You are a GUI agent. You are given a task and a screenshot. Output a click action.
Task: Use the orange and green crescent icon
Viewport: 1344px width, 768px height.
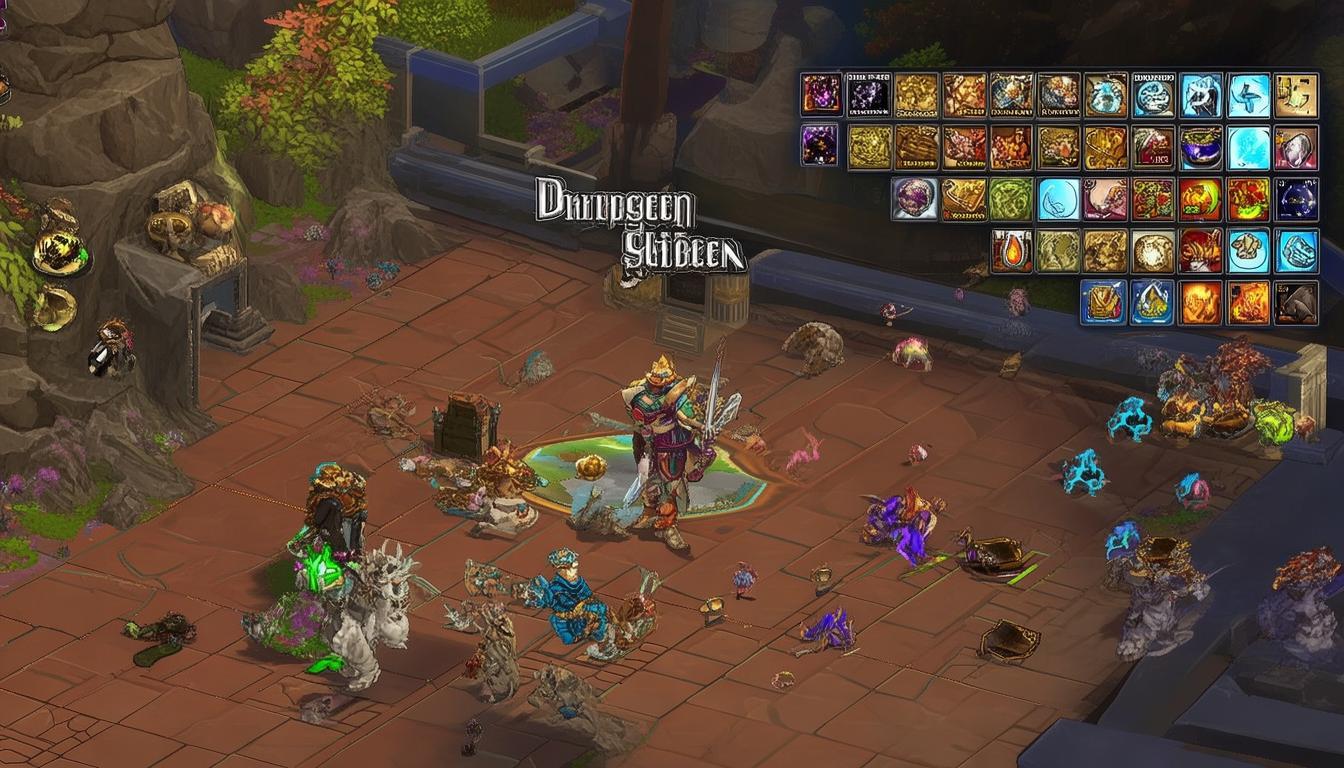1201,198
